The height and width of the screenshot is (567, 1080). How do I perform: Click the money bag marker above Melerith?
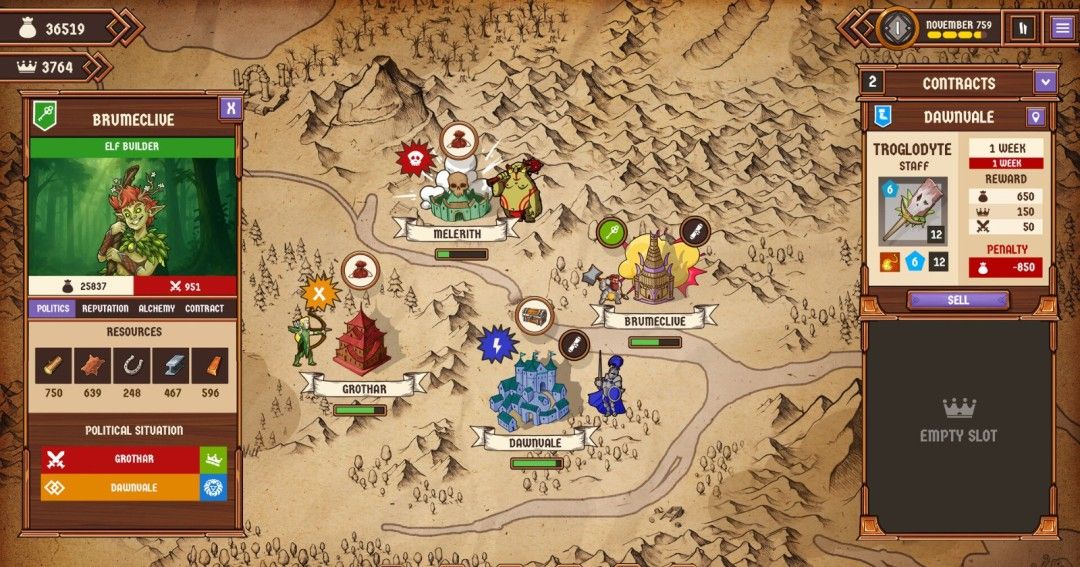[459, 141]
